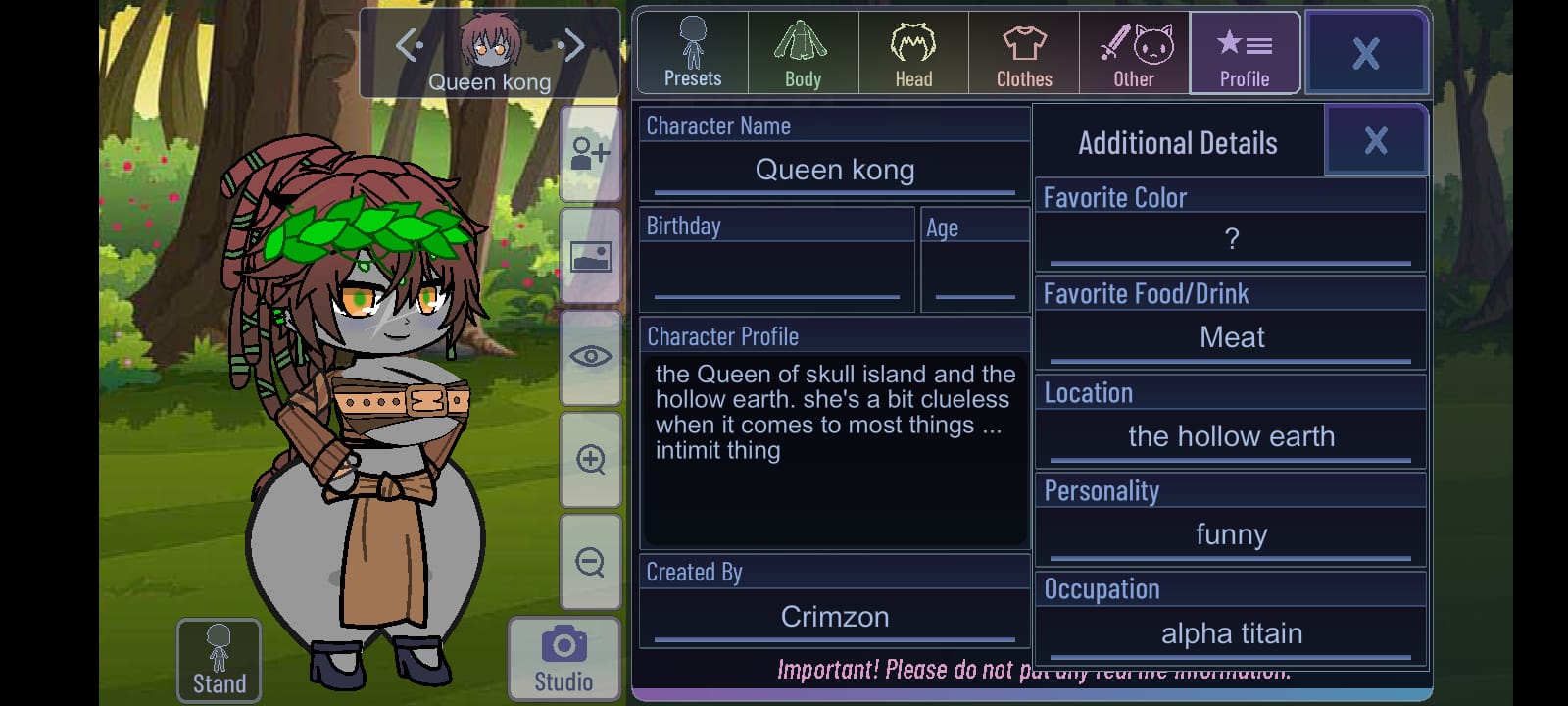Close the Additional Details panel

[1375, 141]
